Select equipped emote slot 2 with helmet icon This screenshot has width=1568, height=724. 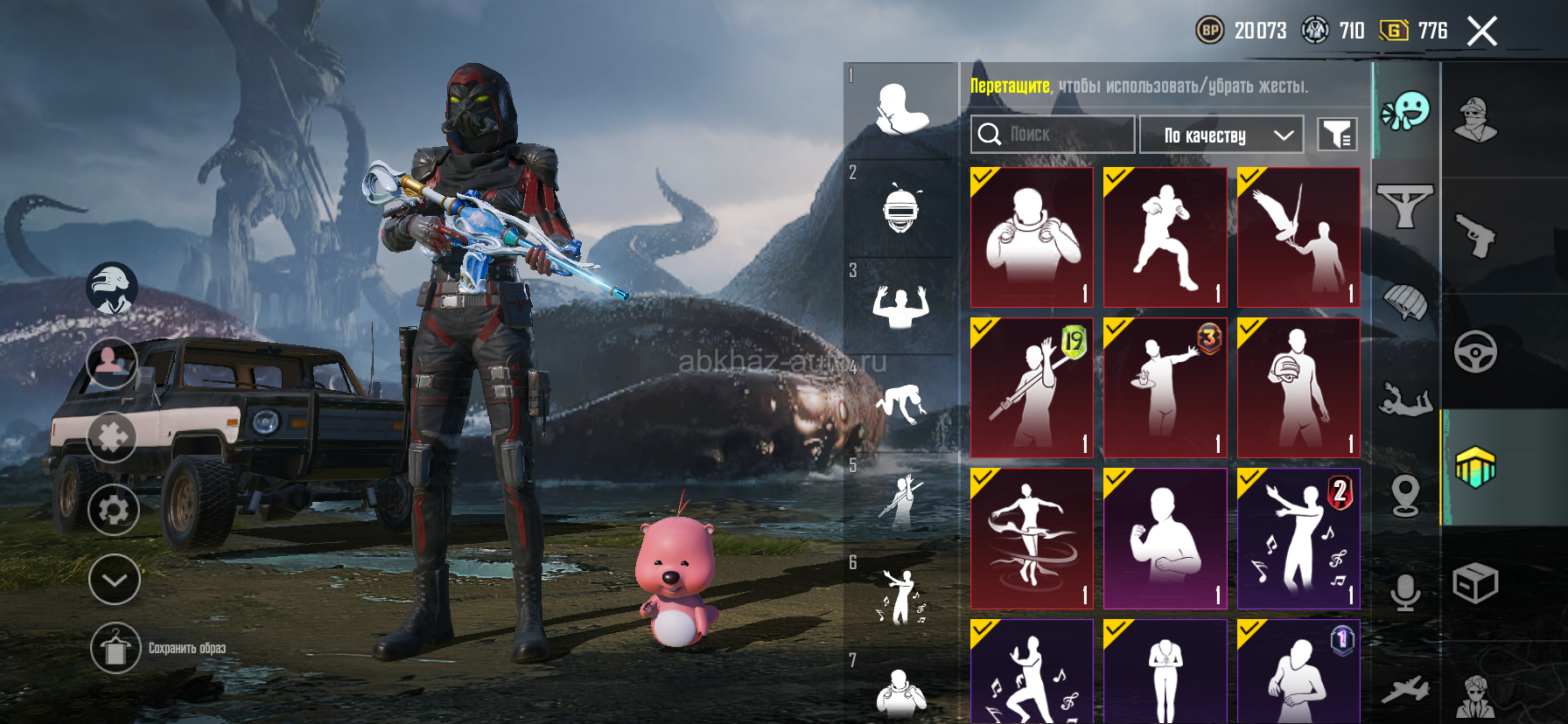pos(900,208)
